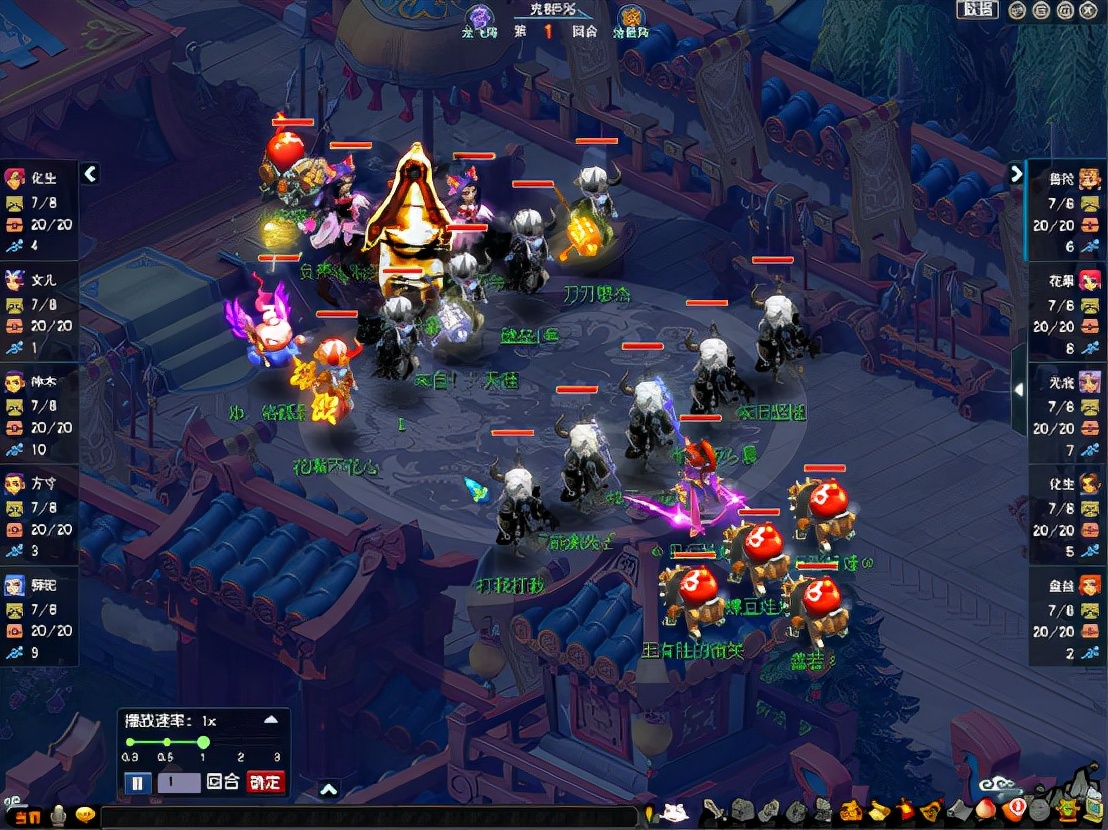This screenshot has width=1108, height=830.
Task: Open the yellow speech bubble chat icon
Action: tap(86, 815)
